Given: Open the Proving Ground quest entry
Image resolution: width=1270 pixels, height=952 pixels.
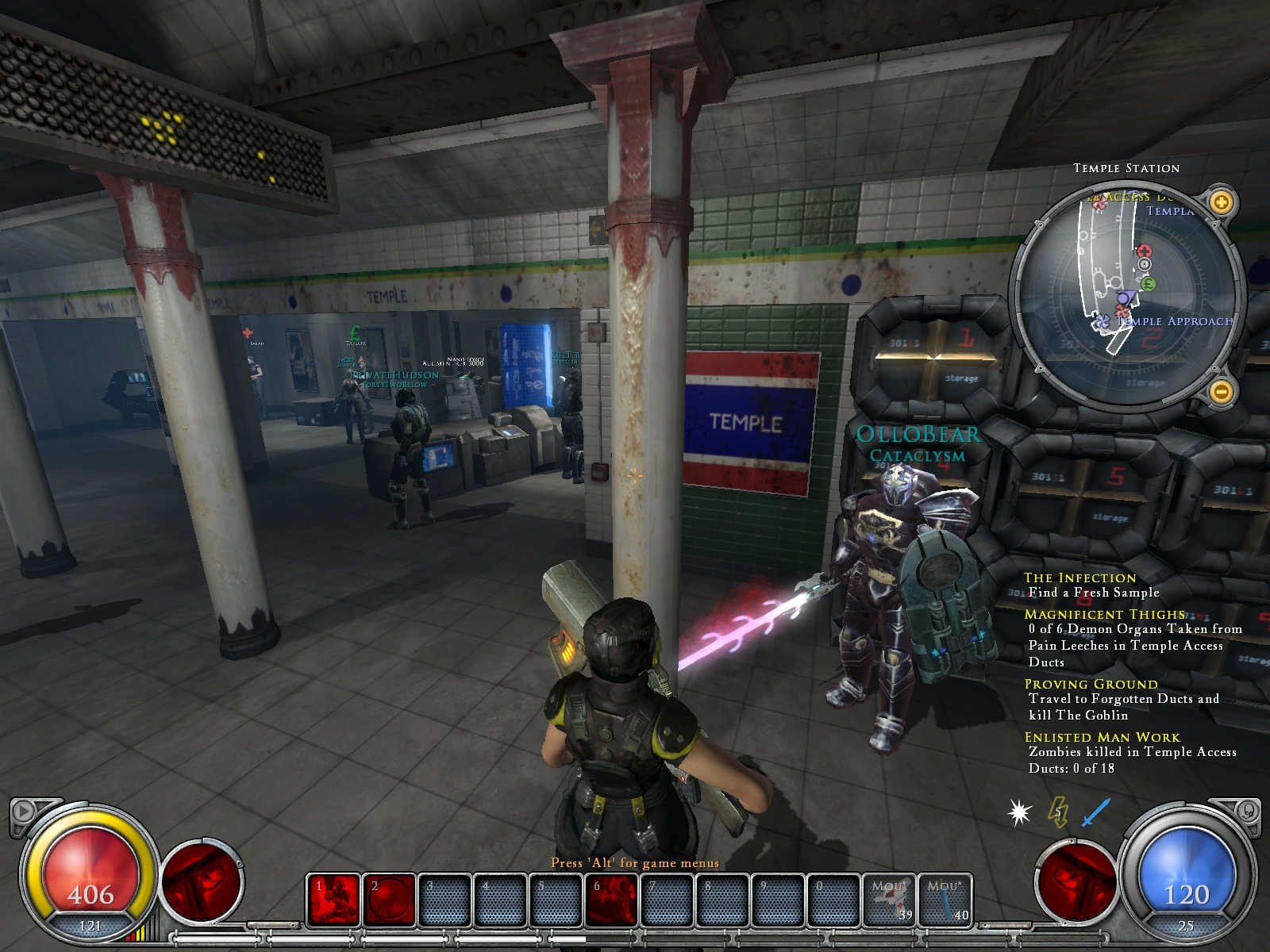Looking at the screenshot, I should pos(1091,684).
